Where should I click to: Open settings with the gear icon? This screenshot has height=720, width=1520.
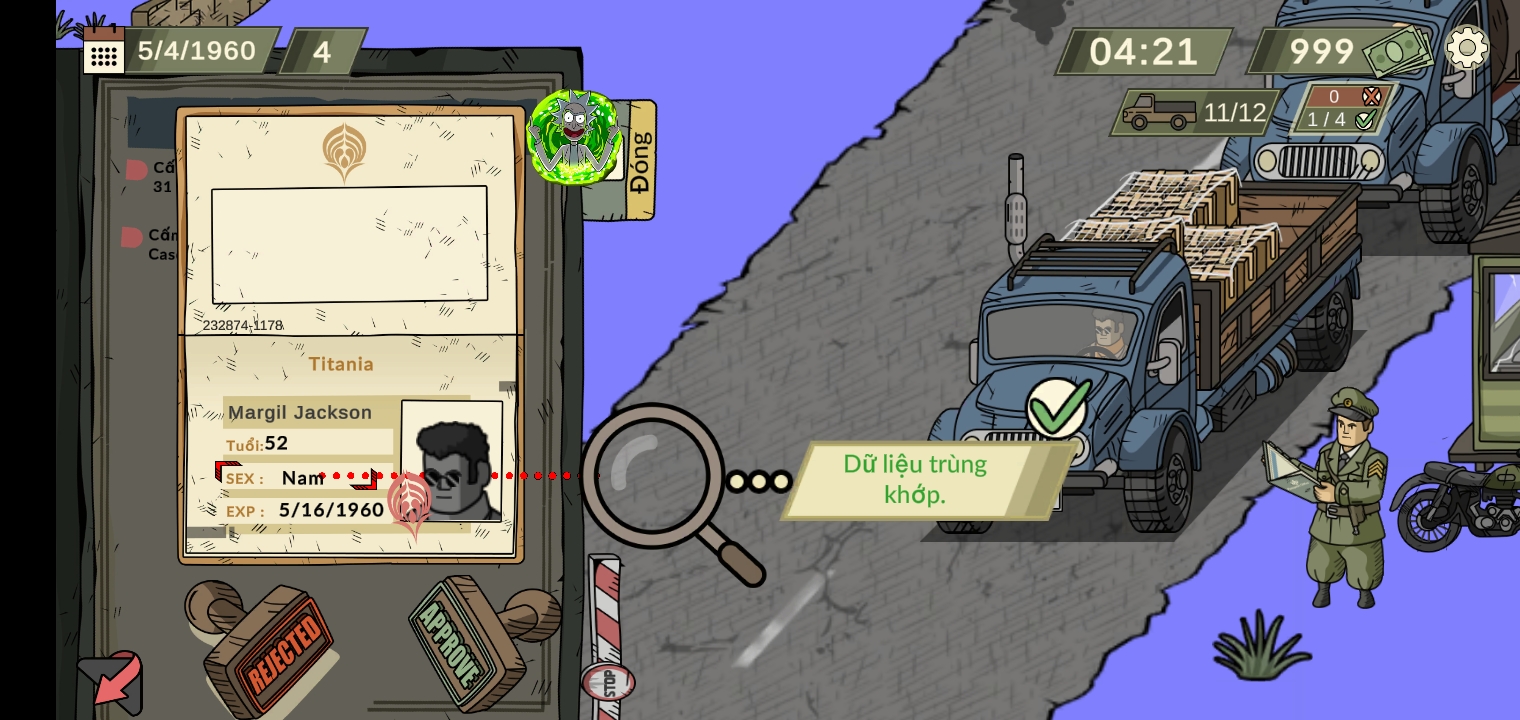(x=1467, y=48)
